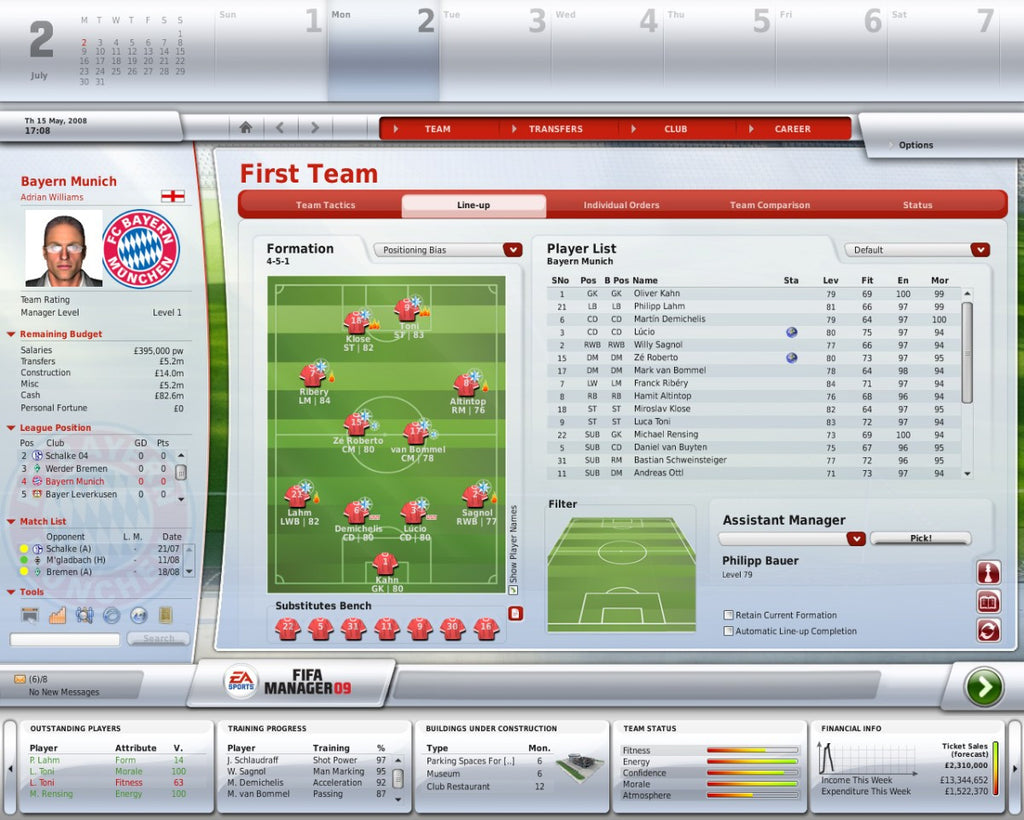Show the Status tab

click(917, 205)
